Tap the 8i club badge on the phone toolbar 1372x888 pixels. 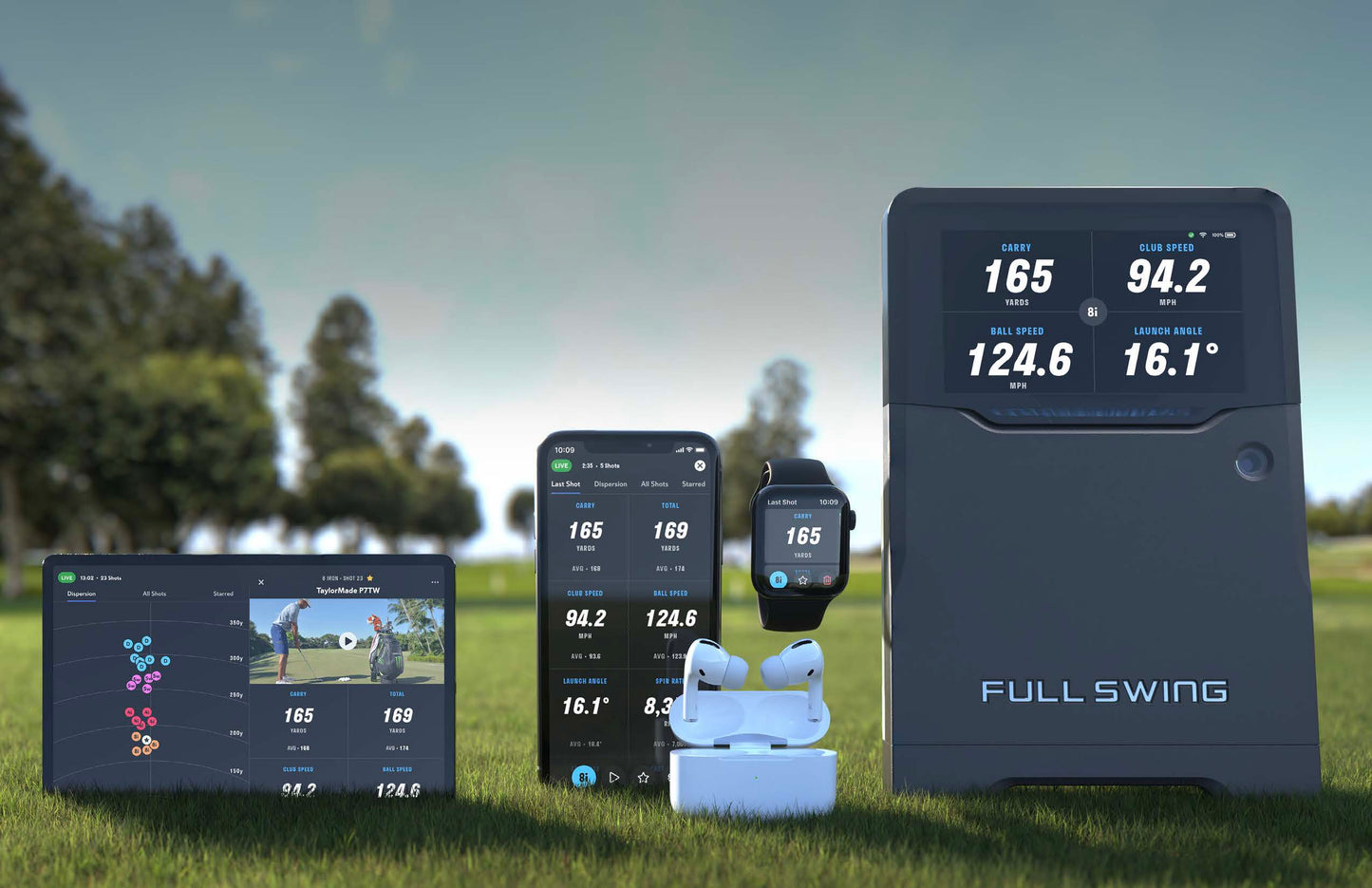coord(584,776)
